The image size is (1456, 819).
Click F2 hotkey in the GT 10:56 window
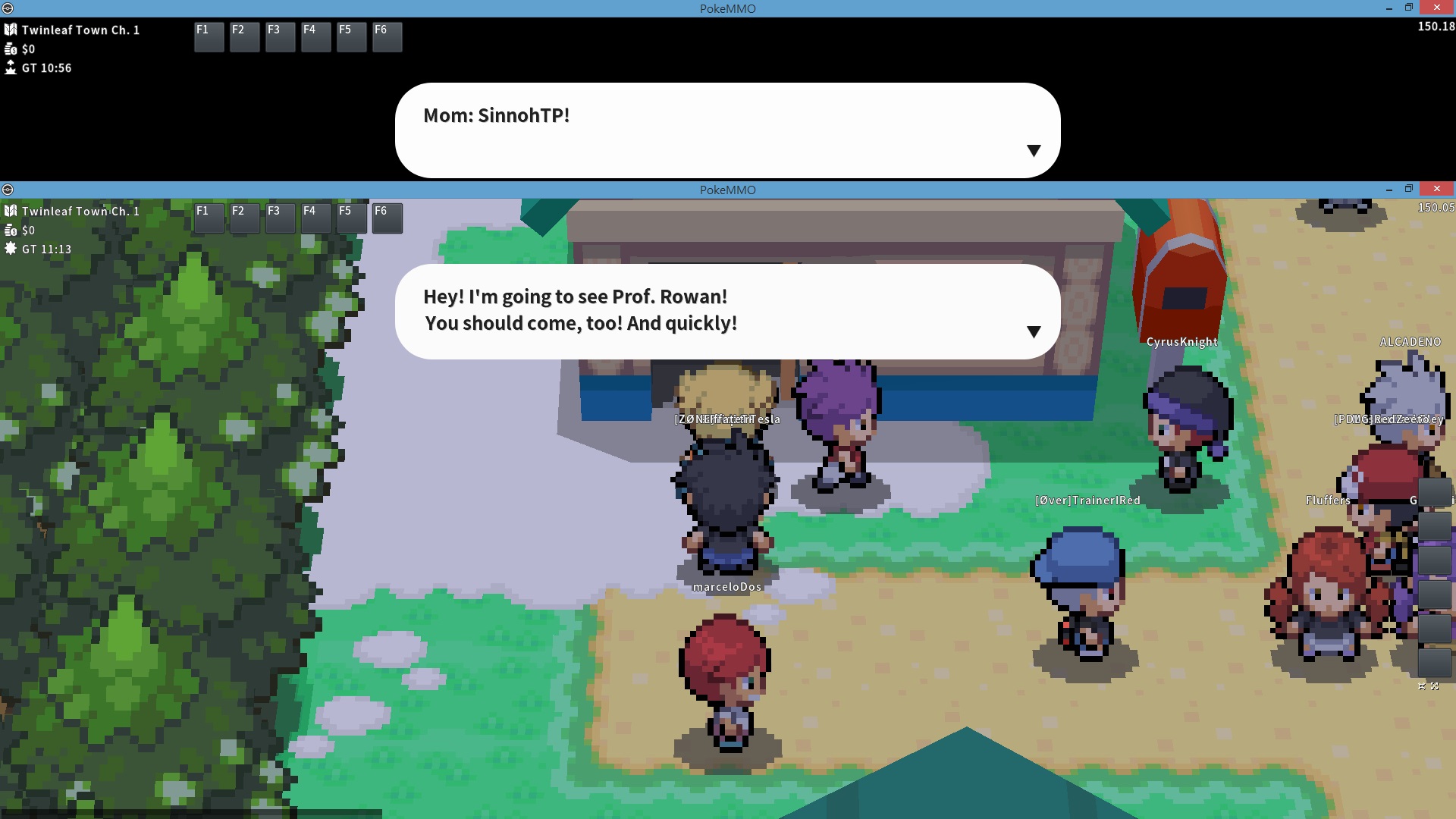(x=244, y=36)
